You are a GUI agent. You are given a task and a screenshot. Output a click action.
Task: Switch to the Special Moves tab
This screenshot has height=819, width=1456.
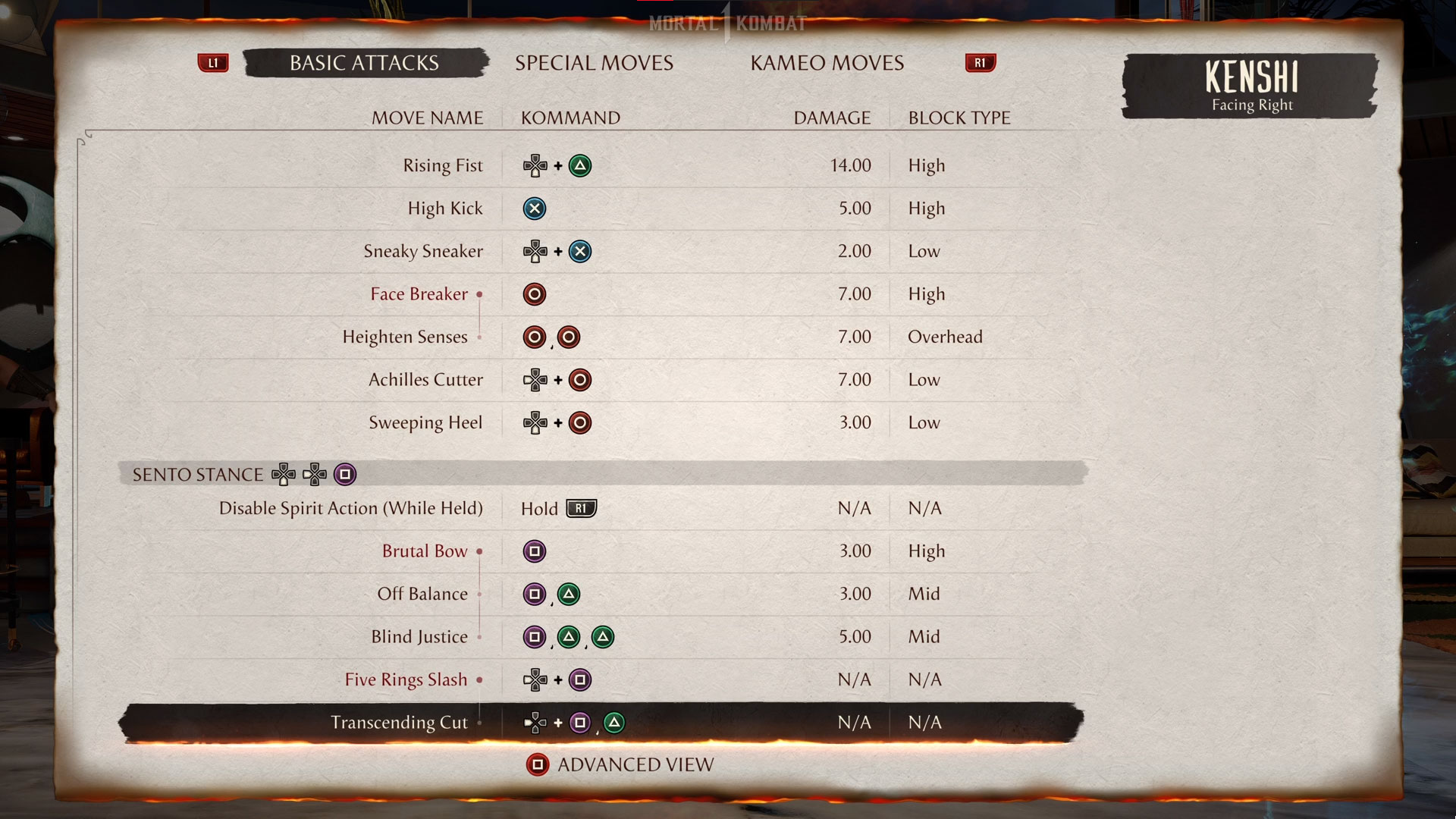click(x=594, y=63)
